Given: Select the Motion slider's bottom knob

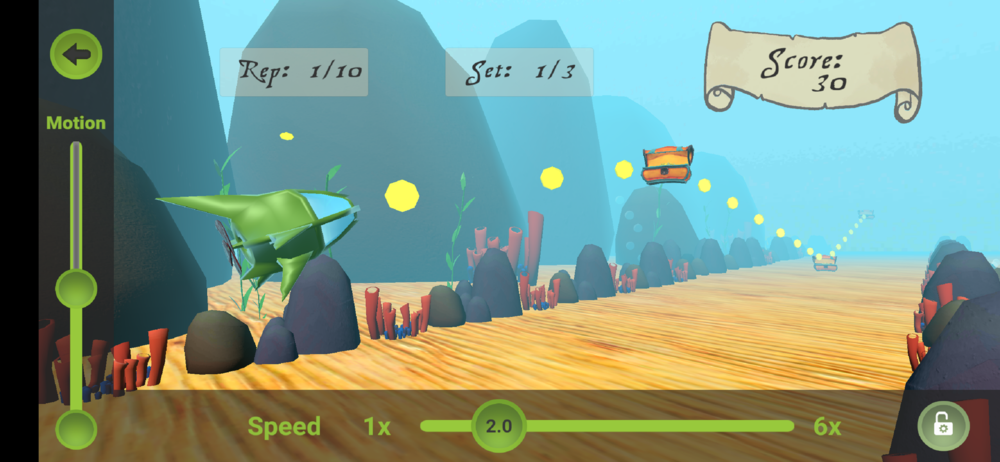Looking at the screenshot, I should click(x=76, y=430).
